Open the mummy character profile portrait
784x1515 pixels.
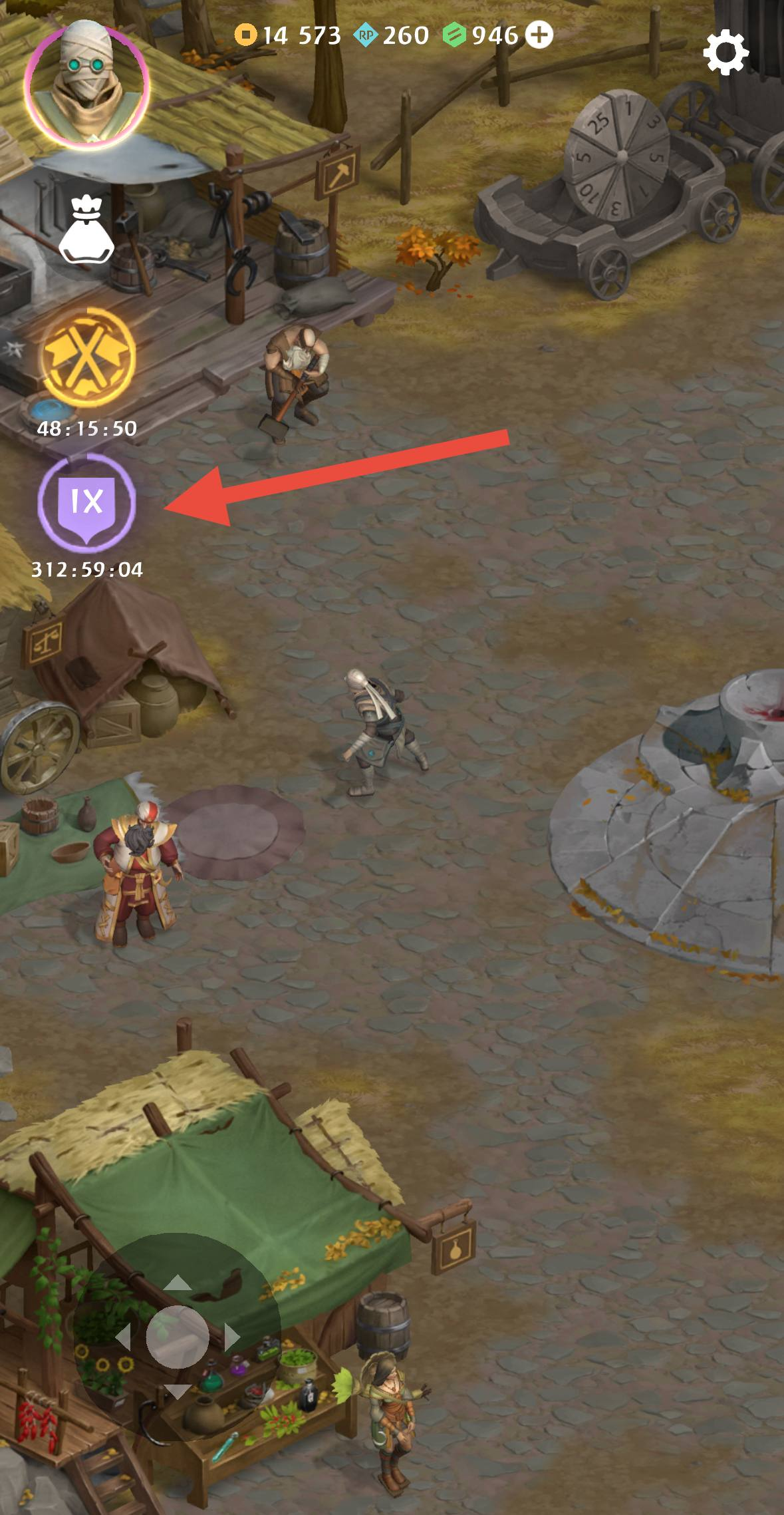[x=86, y=83]
